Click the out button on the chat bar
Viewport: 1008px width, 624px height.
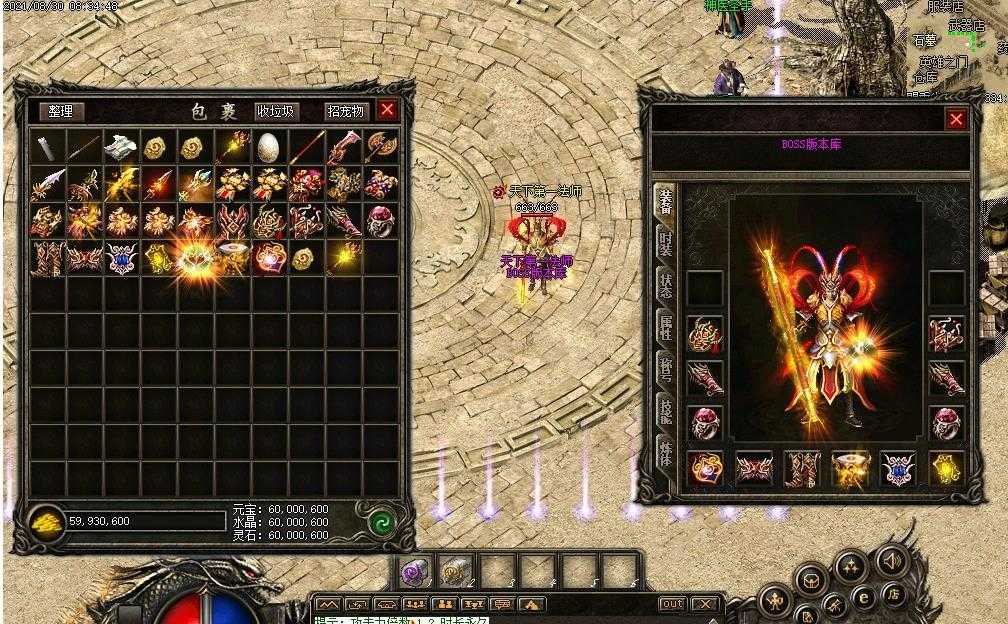672,605
